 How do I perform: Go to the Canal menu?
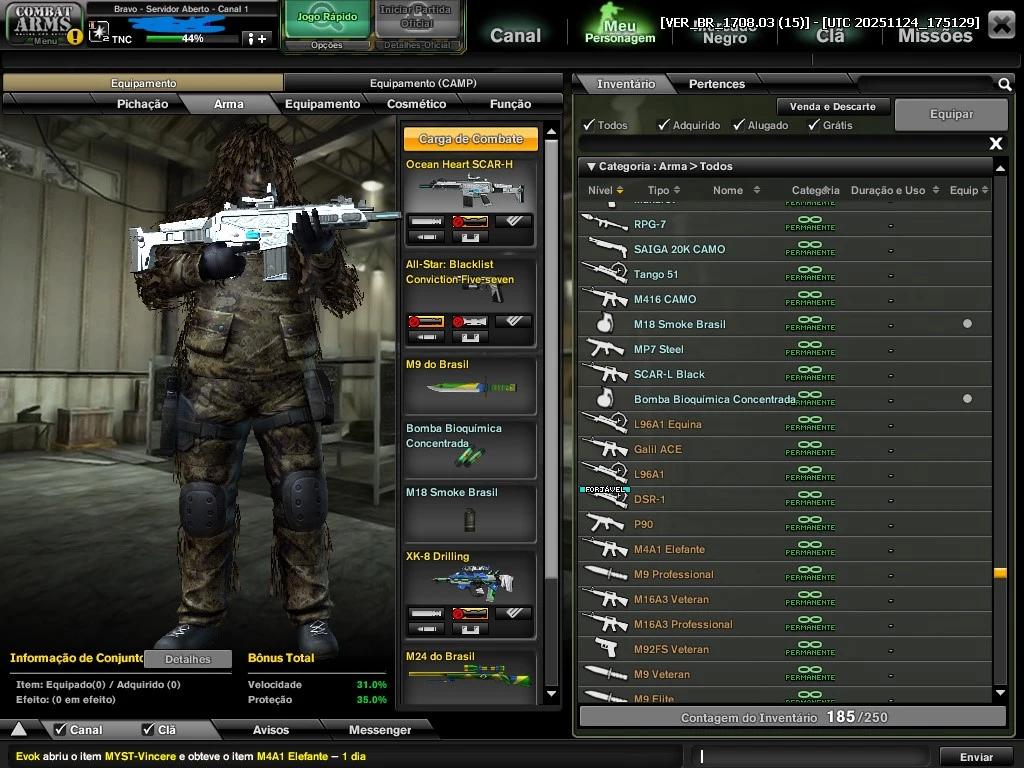tap(515, 35)
